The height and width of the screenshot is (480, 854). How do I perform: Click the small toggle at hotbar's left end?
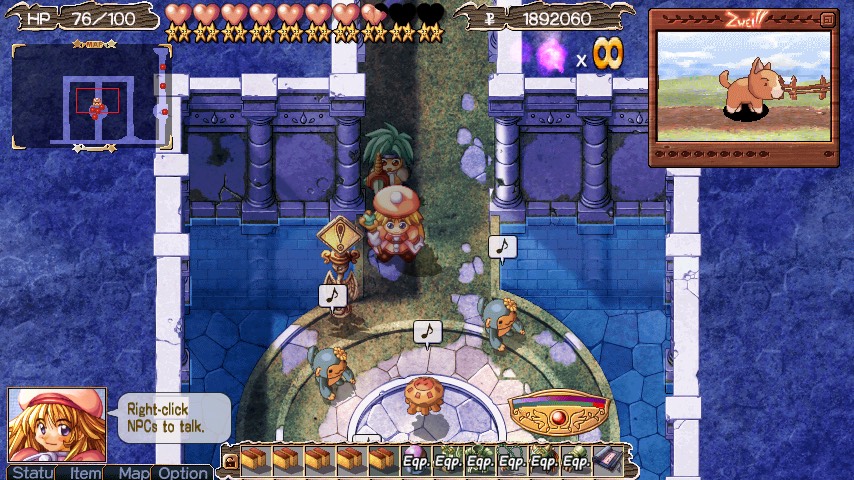tap(229, 462)
